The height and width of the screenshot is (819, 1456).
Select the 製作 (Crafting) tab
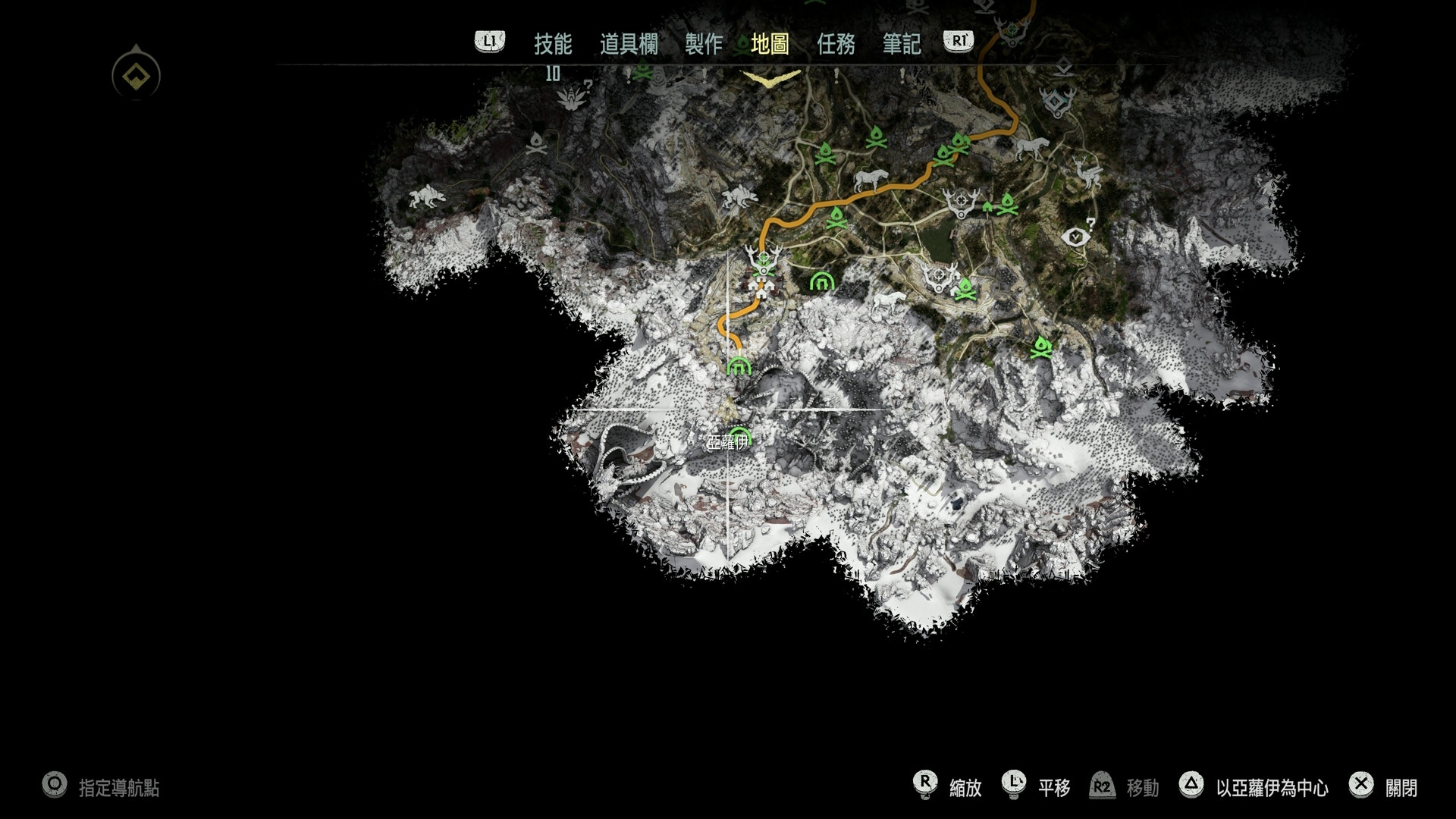coord(703,44)
